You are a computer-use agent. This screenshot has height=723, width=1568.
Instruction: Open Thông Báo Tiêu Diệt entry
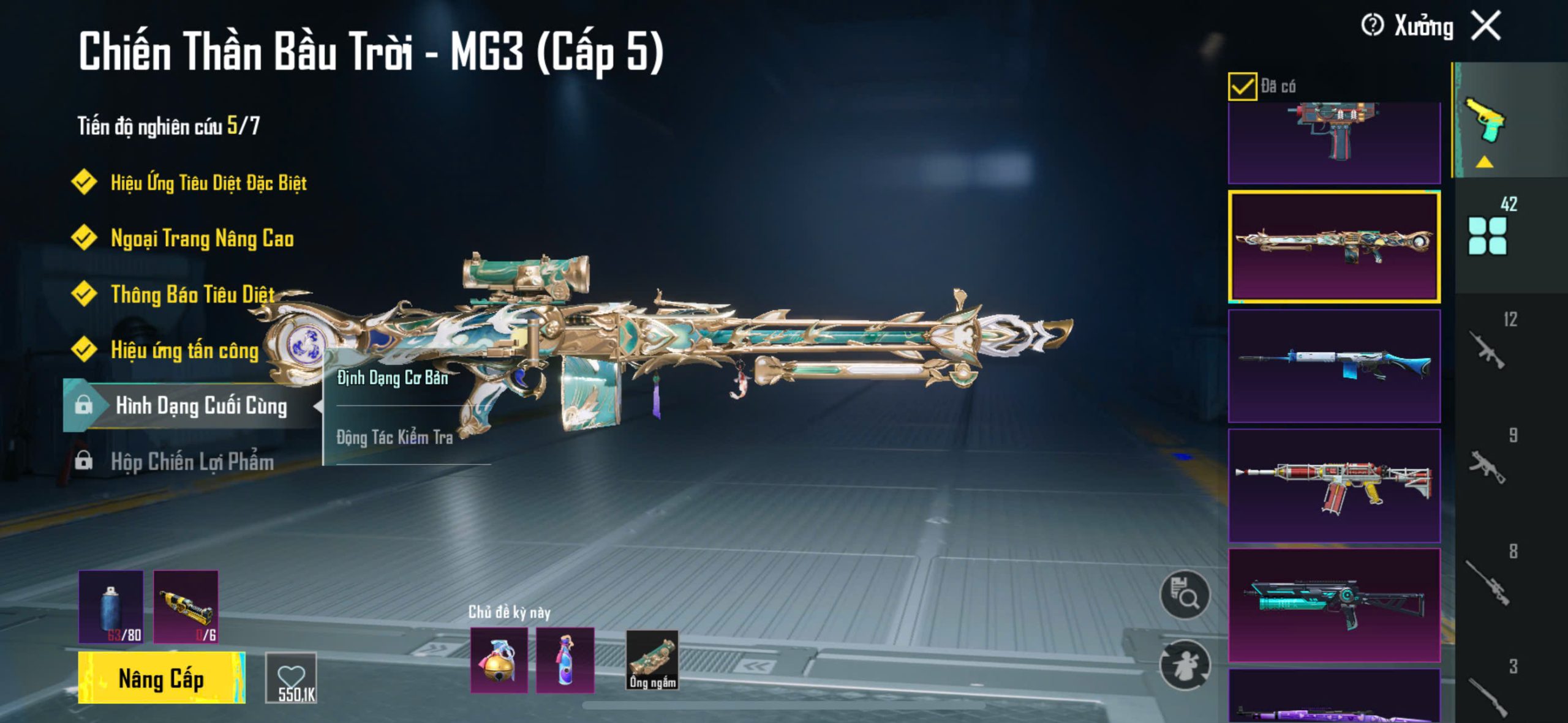coord(192,294)
